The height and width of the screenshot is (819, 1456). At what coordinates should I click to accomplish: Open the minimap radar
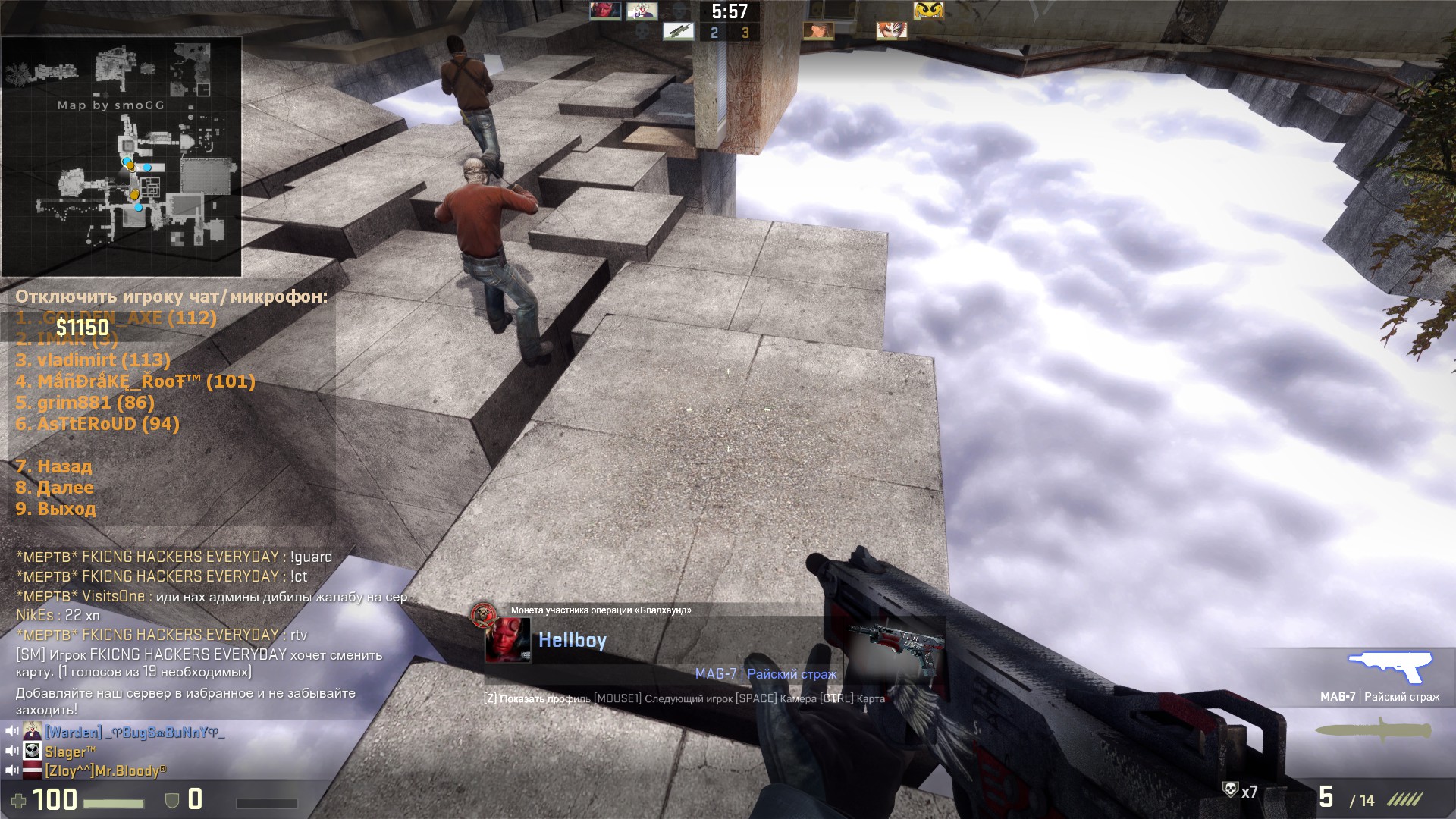(121, 156)
